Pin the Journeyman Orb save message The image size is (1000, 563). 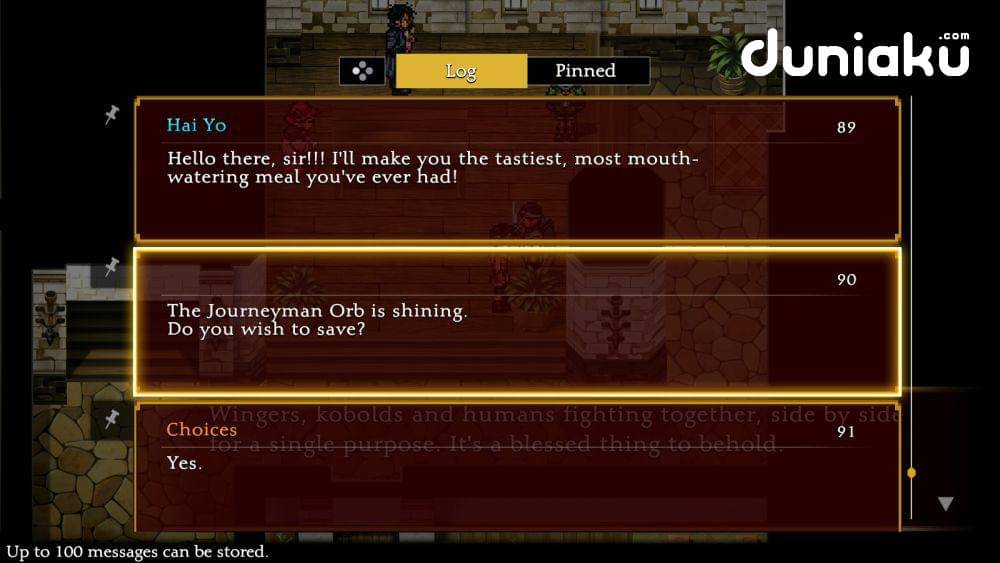[111, 266]
